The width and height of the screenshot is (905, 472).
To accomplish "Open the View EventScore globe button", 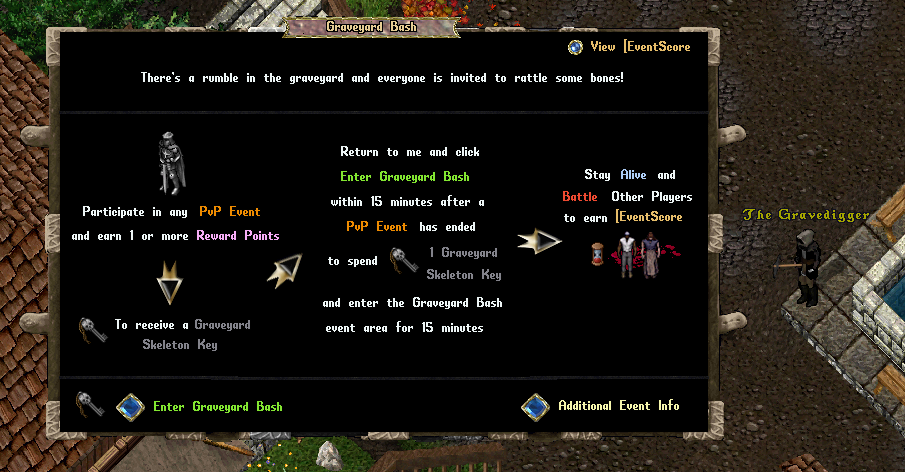I will coord(575,47).
